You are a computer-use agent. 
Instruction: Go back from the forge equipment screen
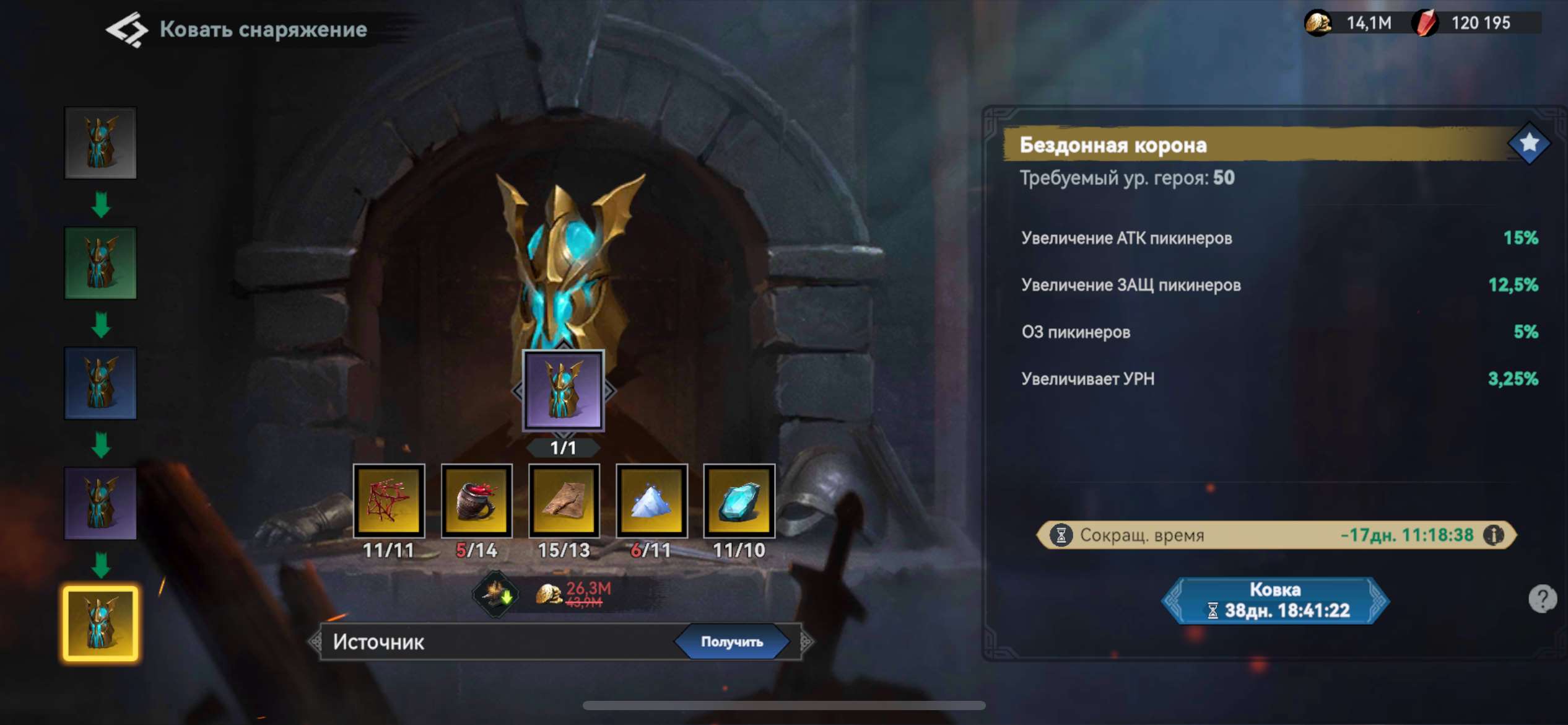coord(127,29)
